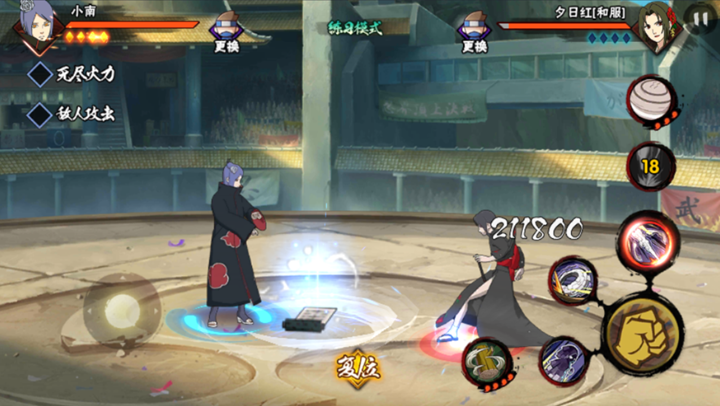Change the opponent via right 更换 button
This screenshot has width=720, height=406.
474,30
